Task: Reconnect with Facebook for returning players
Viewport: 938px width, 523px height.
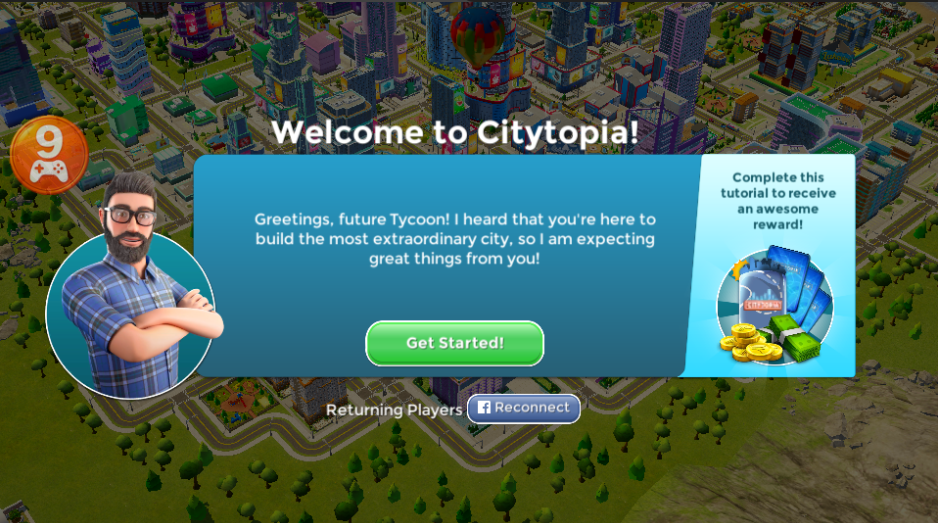Action: coord(523,408)
